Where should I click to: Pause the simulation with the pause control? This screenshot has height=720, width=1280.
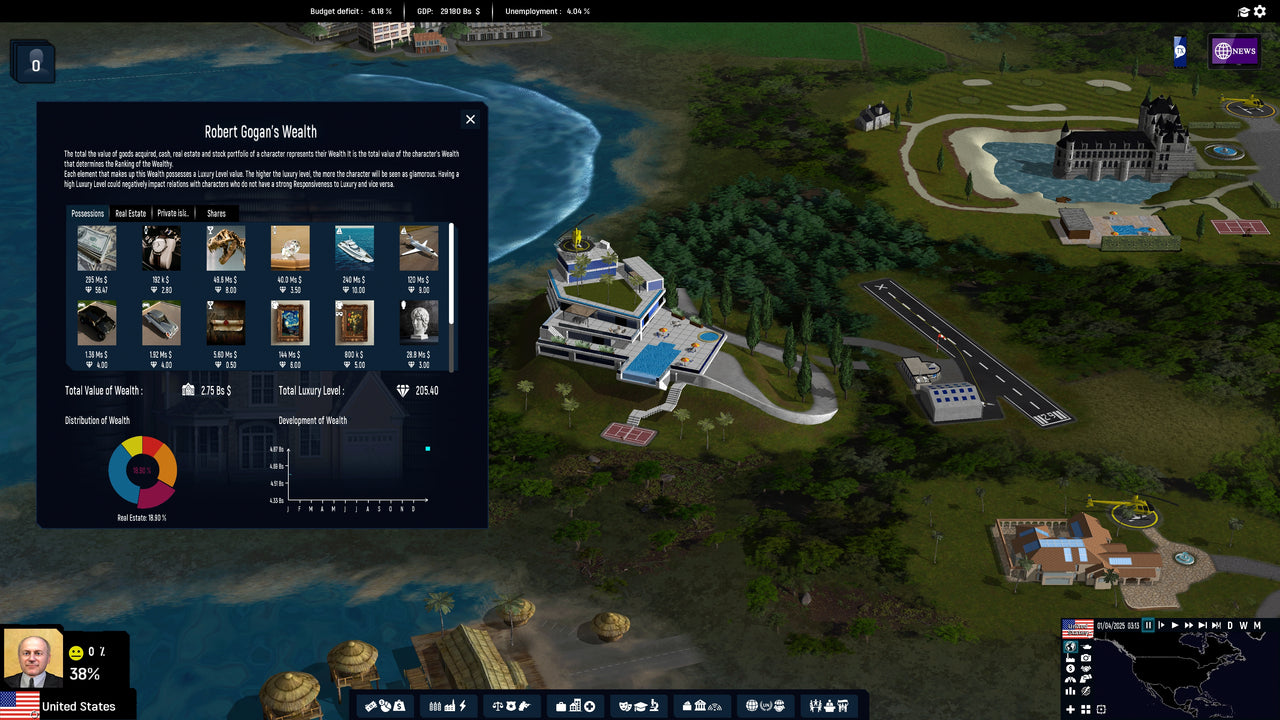point(1148,625)
